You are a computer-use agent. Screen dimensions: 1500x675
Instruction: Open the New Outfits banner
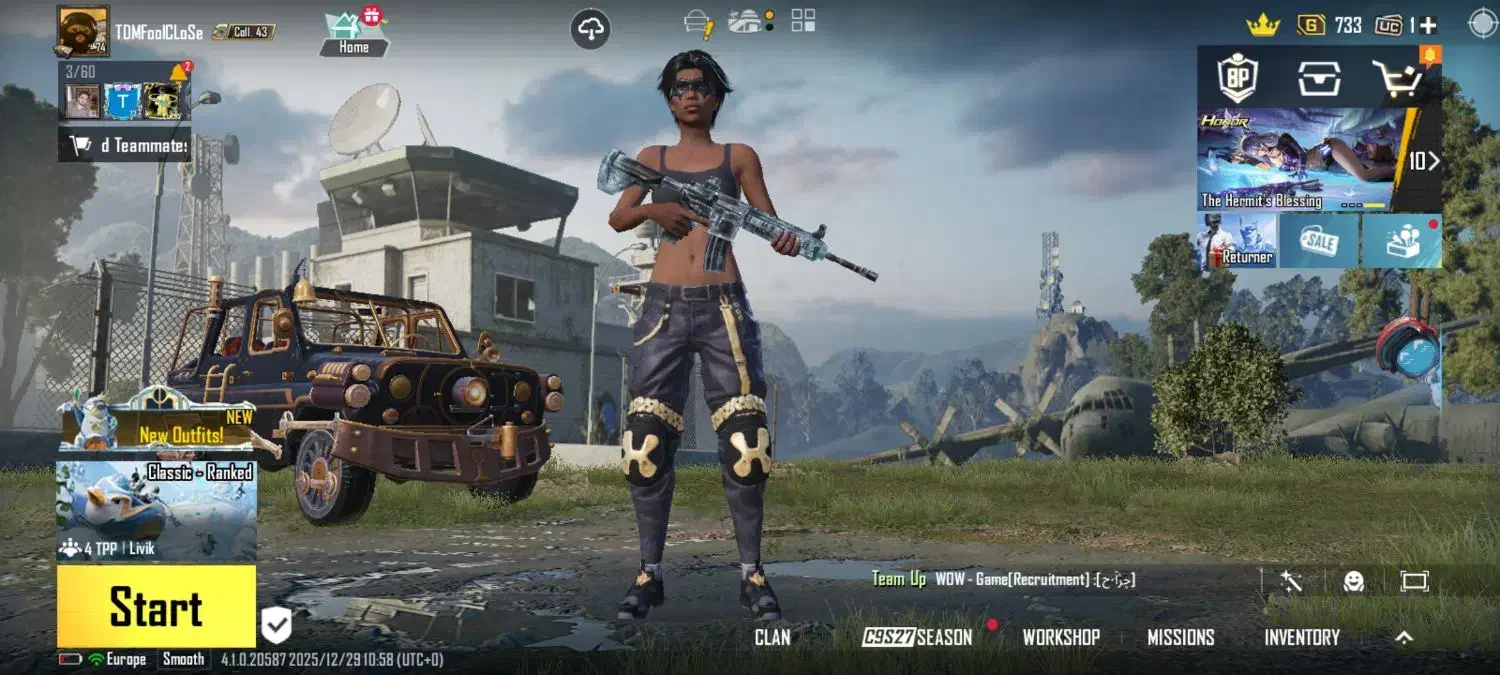click(x=157, y=422)
